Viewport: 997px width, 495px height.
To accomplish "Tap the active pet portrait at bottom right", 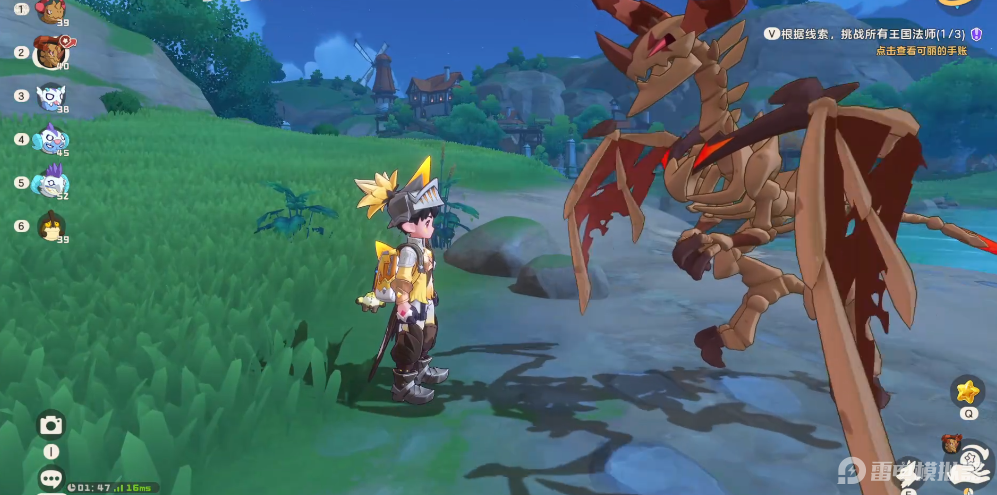I will [952, 444].
